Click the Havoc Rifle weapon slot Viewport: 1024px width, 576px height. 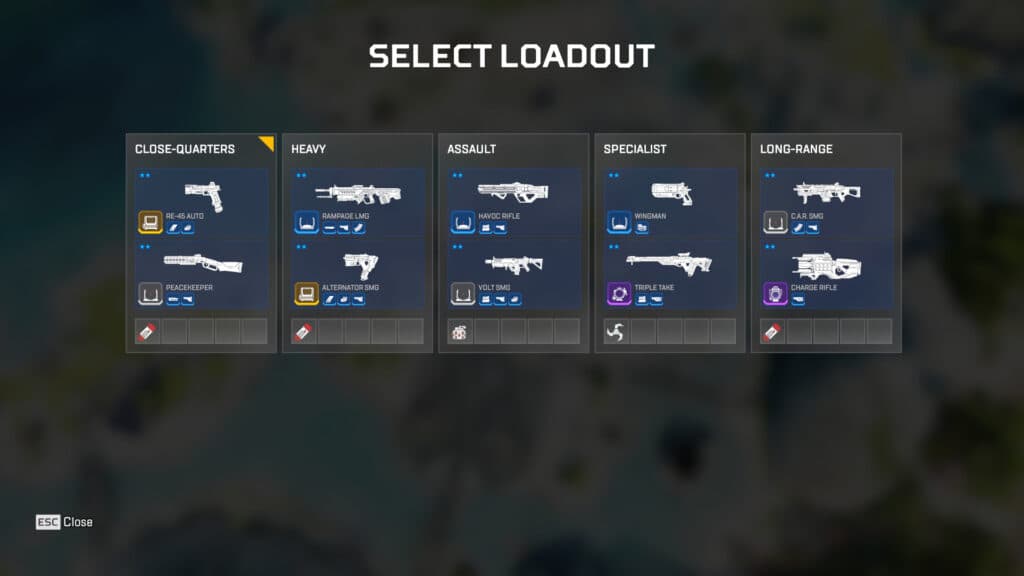[x=513, y=203]
